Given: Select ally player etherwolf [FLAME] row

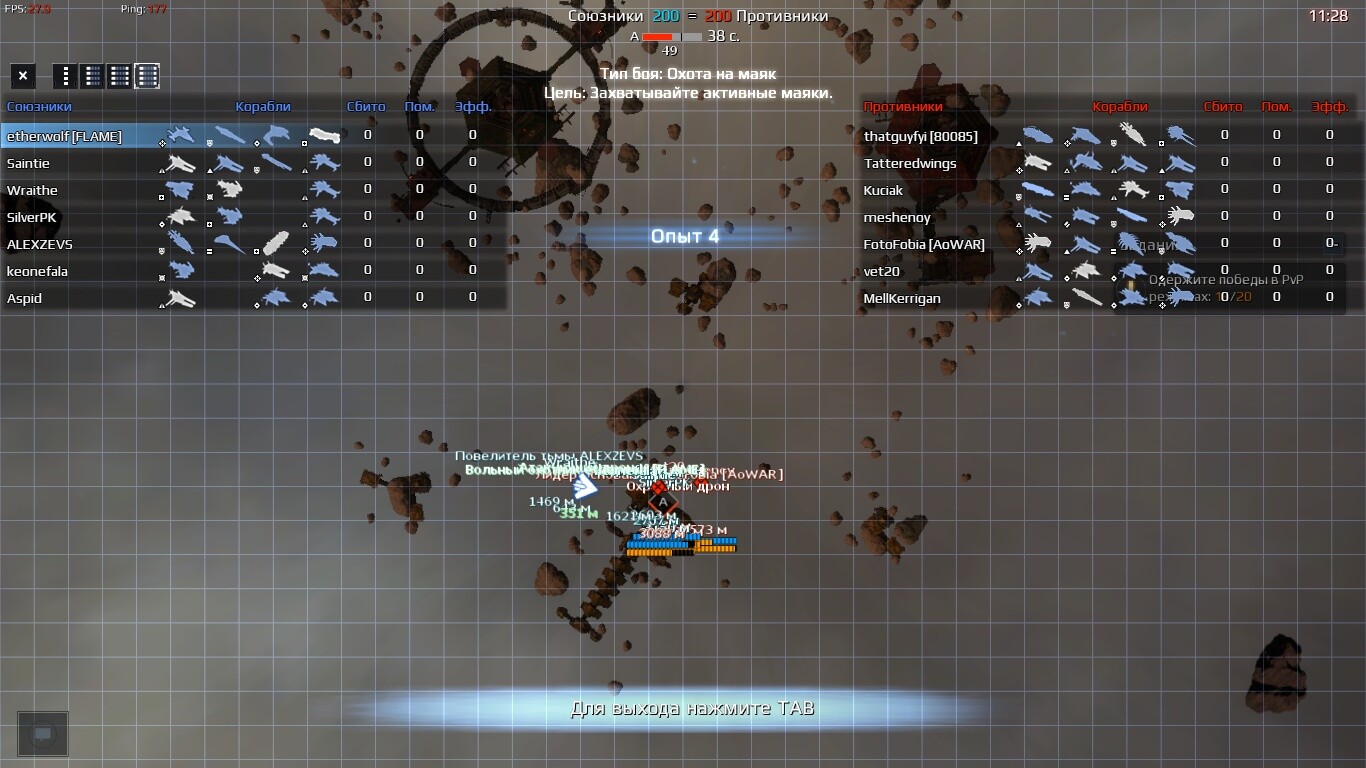Looking at the screenshot, I should 64,136.
